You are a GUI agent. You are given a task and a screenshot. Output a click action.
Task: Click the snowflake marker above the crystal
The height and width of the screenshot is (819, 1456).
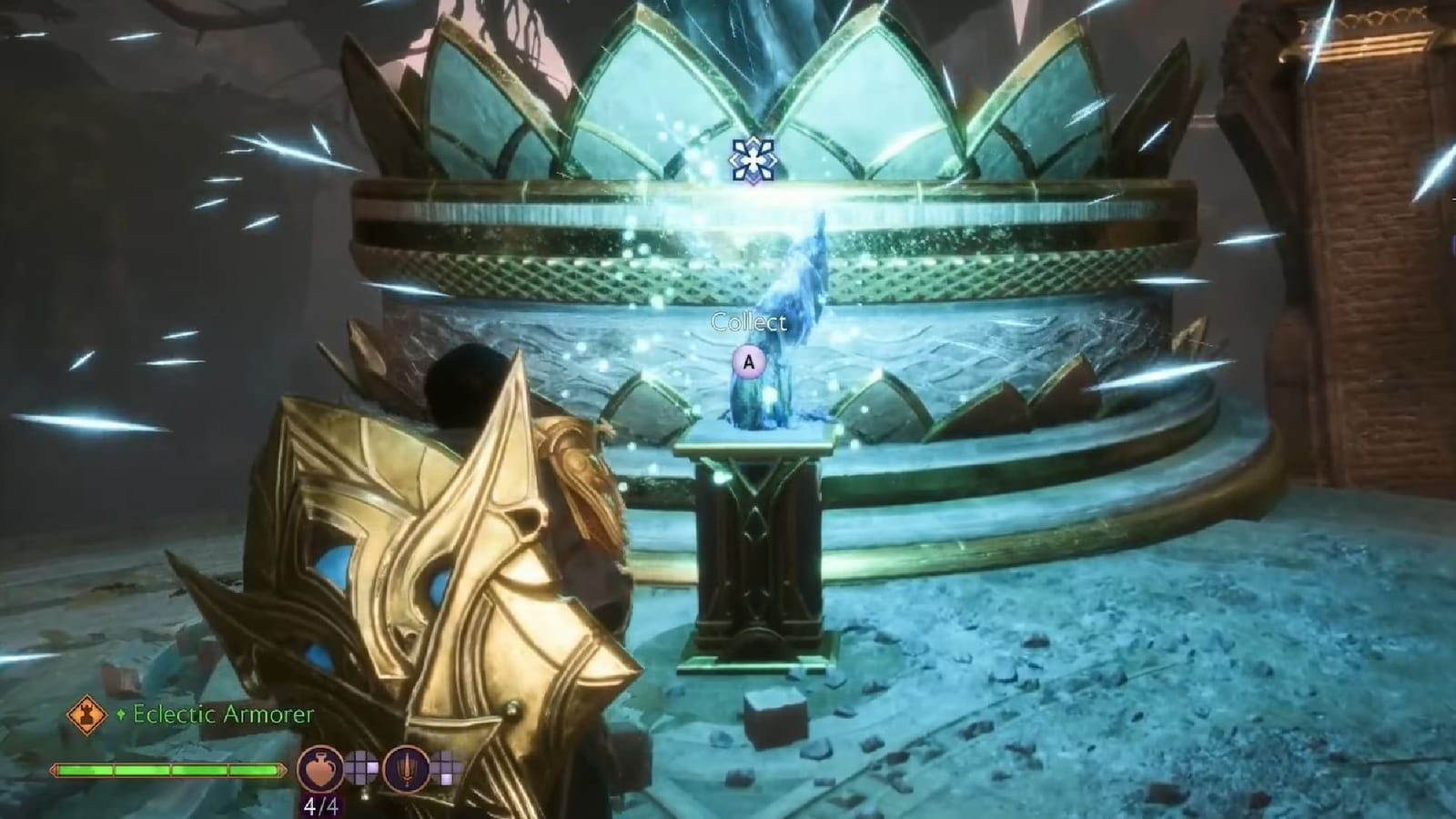[753, 161]
